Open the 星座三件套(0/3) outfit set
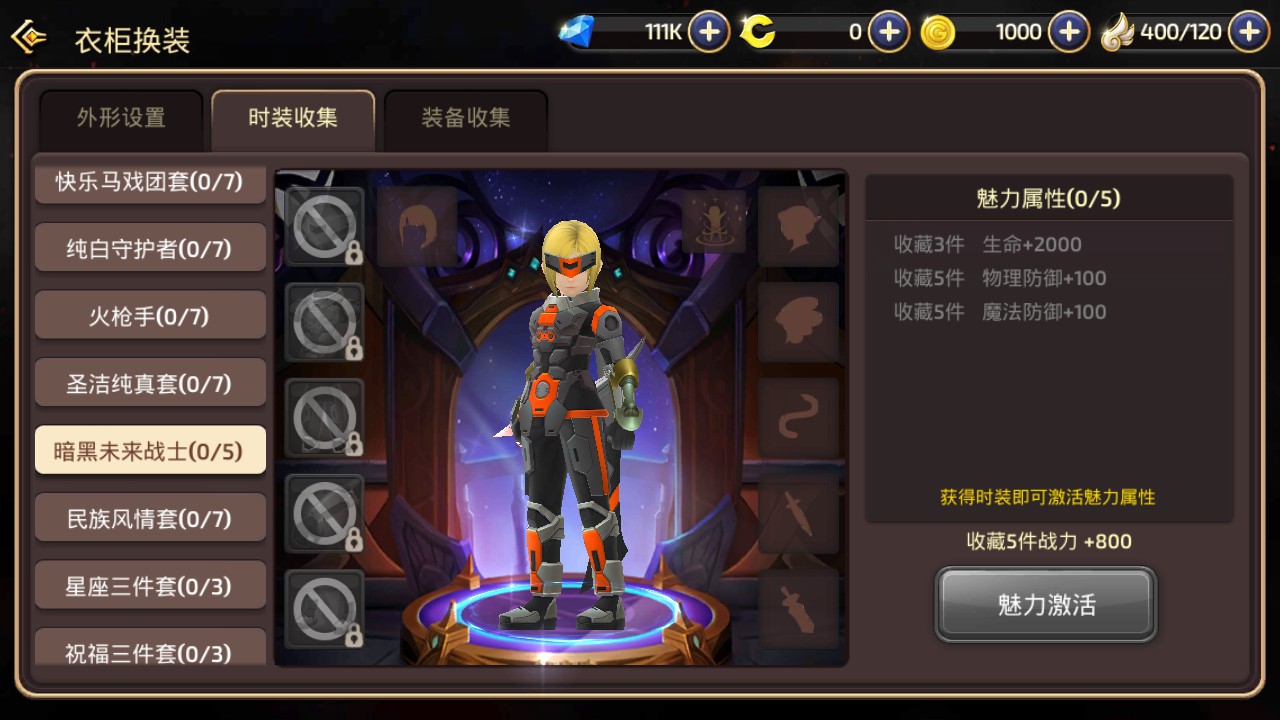 click(150, 584)
